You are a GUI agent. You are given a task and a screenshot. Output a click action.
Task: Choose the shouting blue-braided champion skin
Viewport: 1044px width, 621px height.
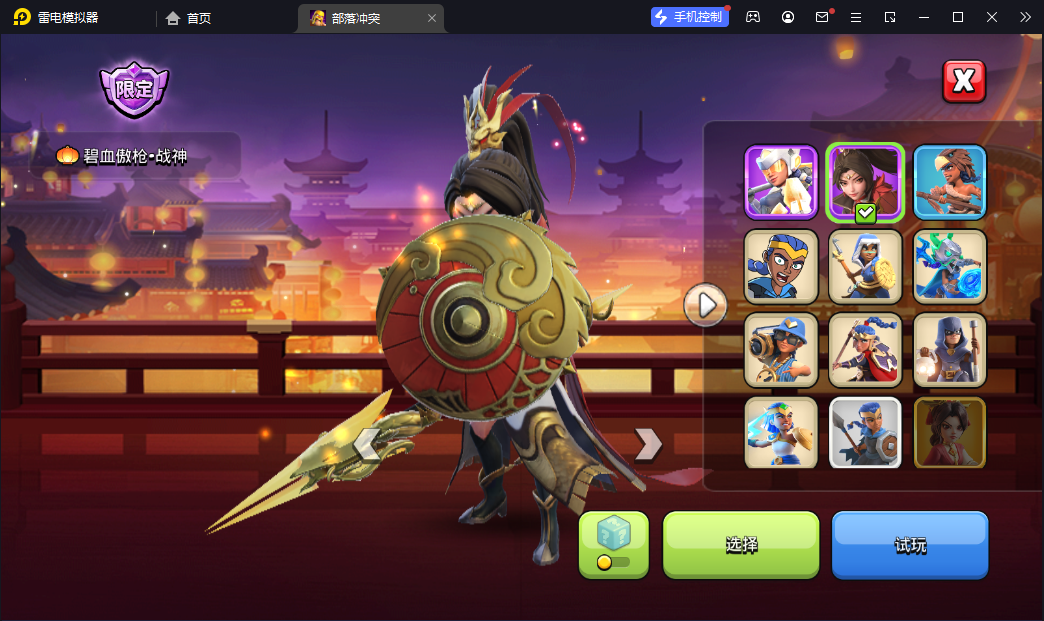[781, 266]
